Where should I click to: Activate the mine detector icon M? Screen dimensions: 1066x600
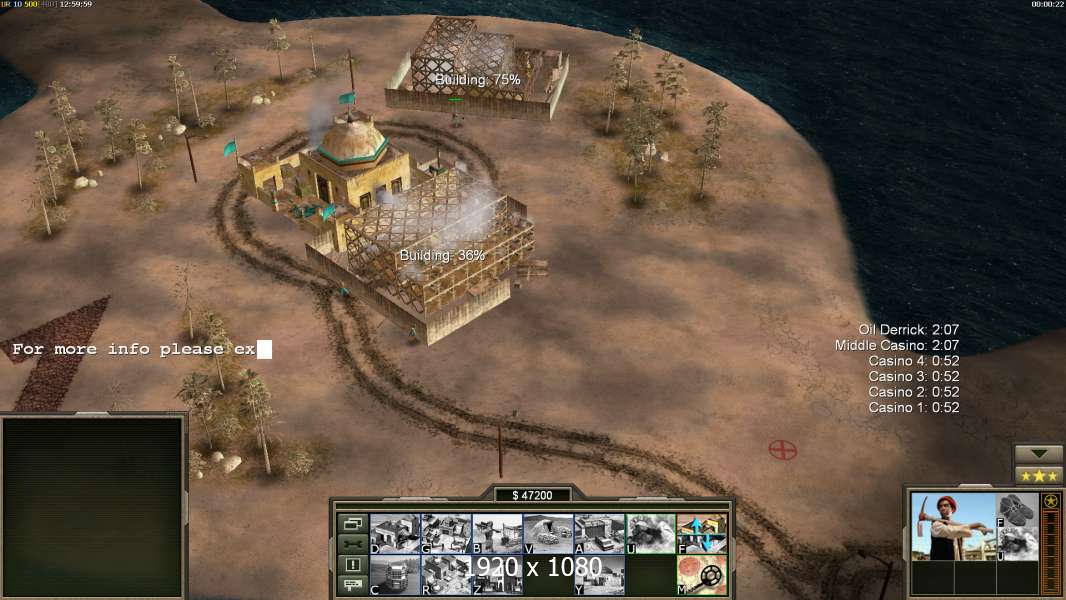click(701, 575)
